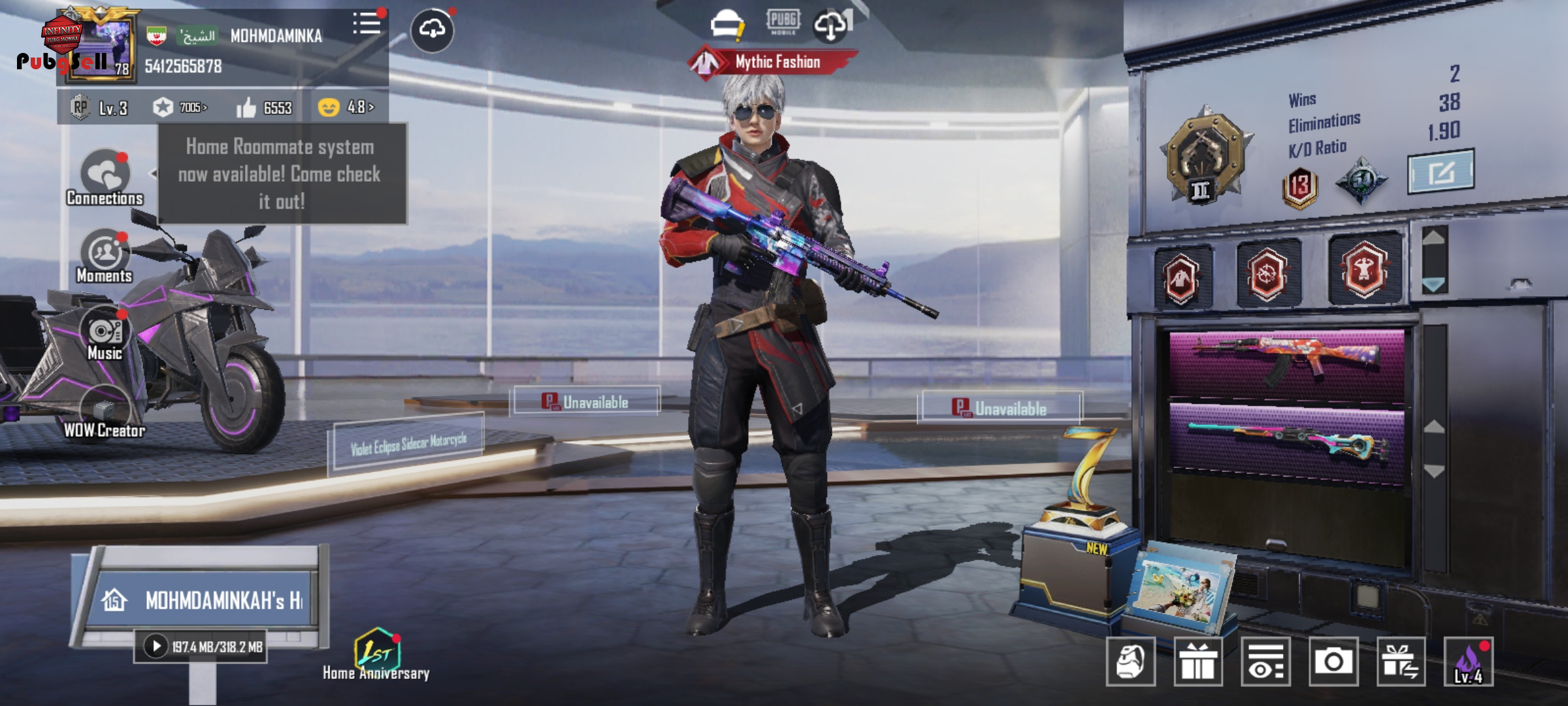Open the camera screenshot button
The width and height of the screenshot is (1568, 706).
[x=1333, y=662]
